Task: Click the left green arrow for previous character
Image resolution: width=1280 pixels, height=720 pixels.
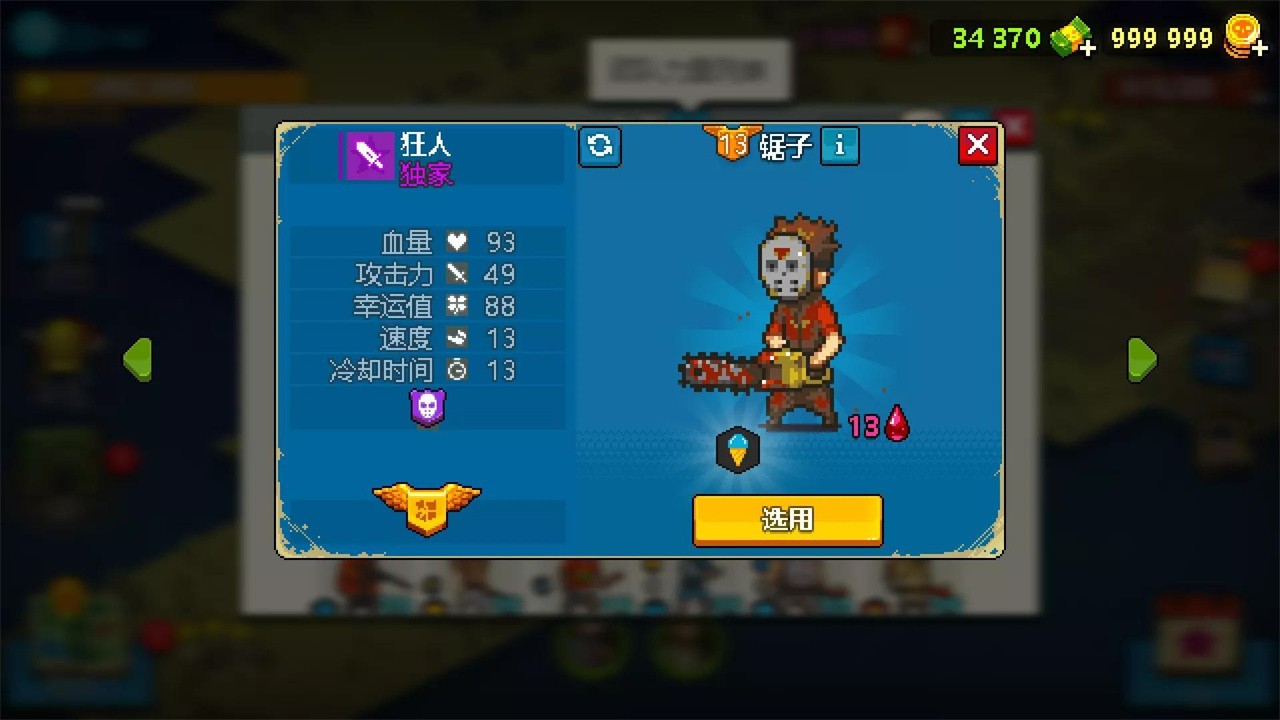Action: pos(138,360)
